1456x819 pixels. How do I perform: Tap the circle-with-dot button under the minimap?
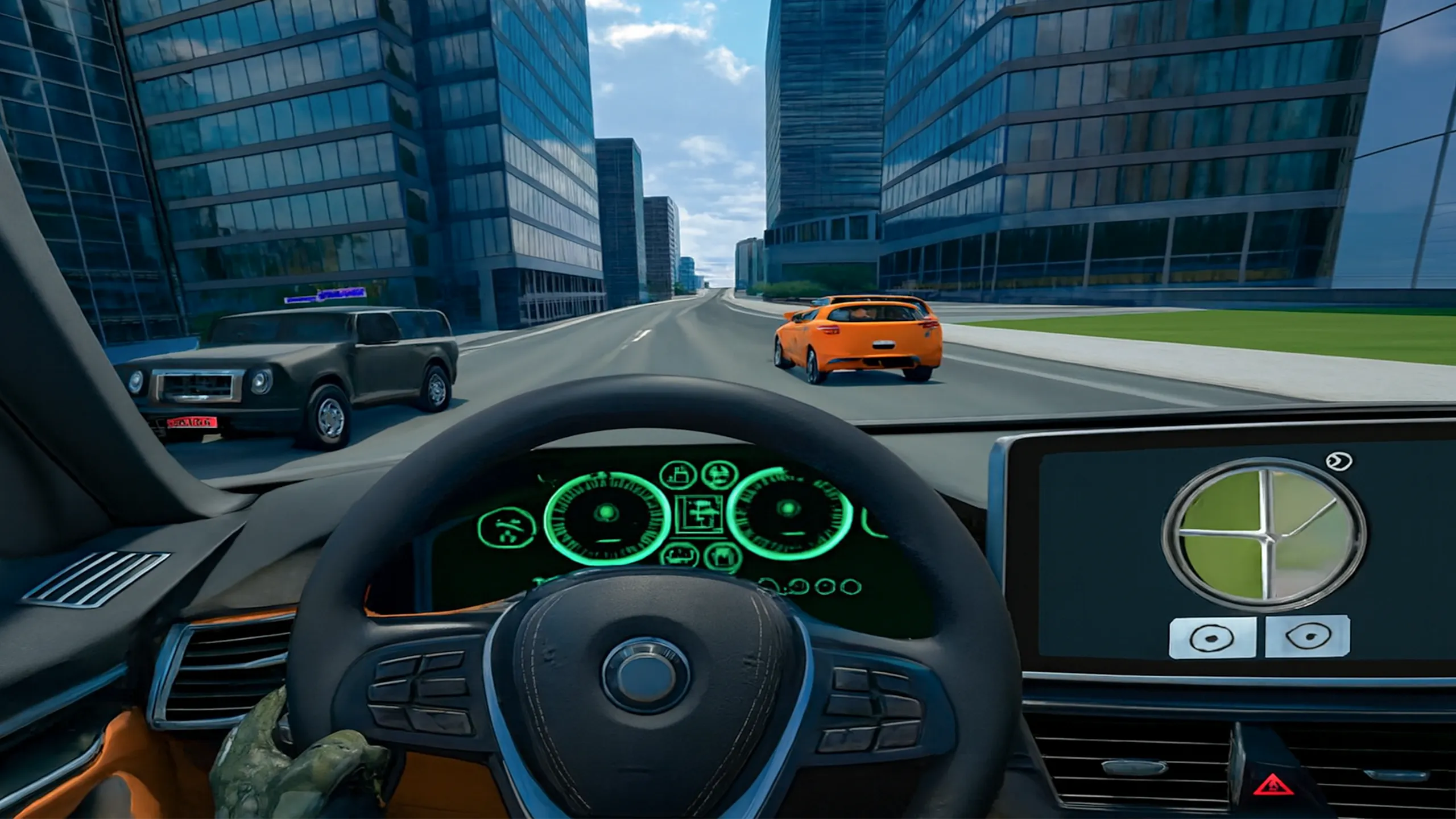coord(1212,638)
